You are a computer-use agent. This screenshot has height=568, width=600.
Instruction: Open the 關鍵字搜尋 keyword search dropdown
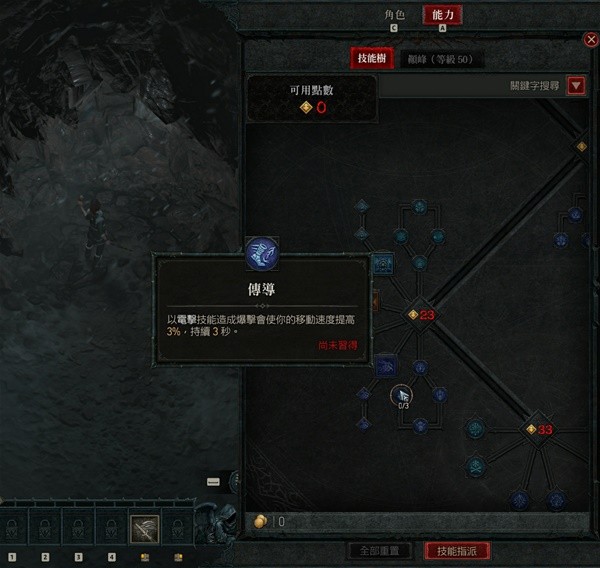tap(575, 86)
